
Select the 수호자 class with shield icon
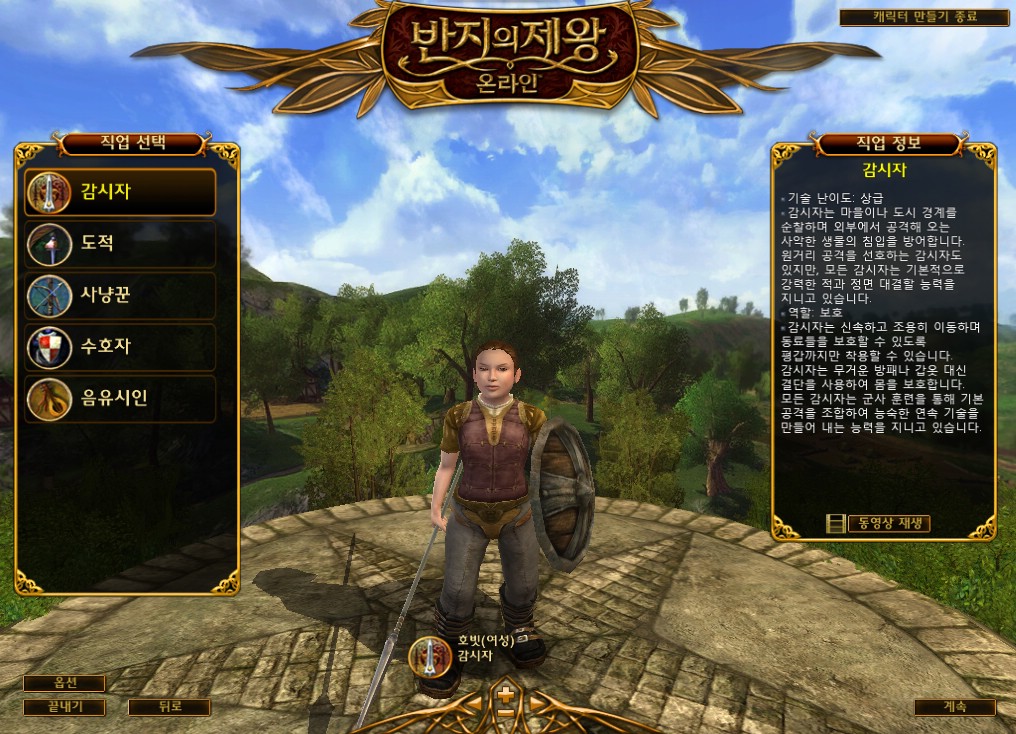[x=120, y=348]
